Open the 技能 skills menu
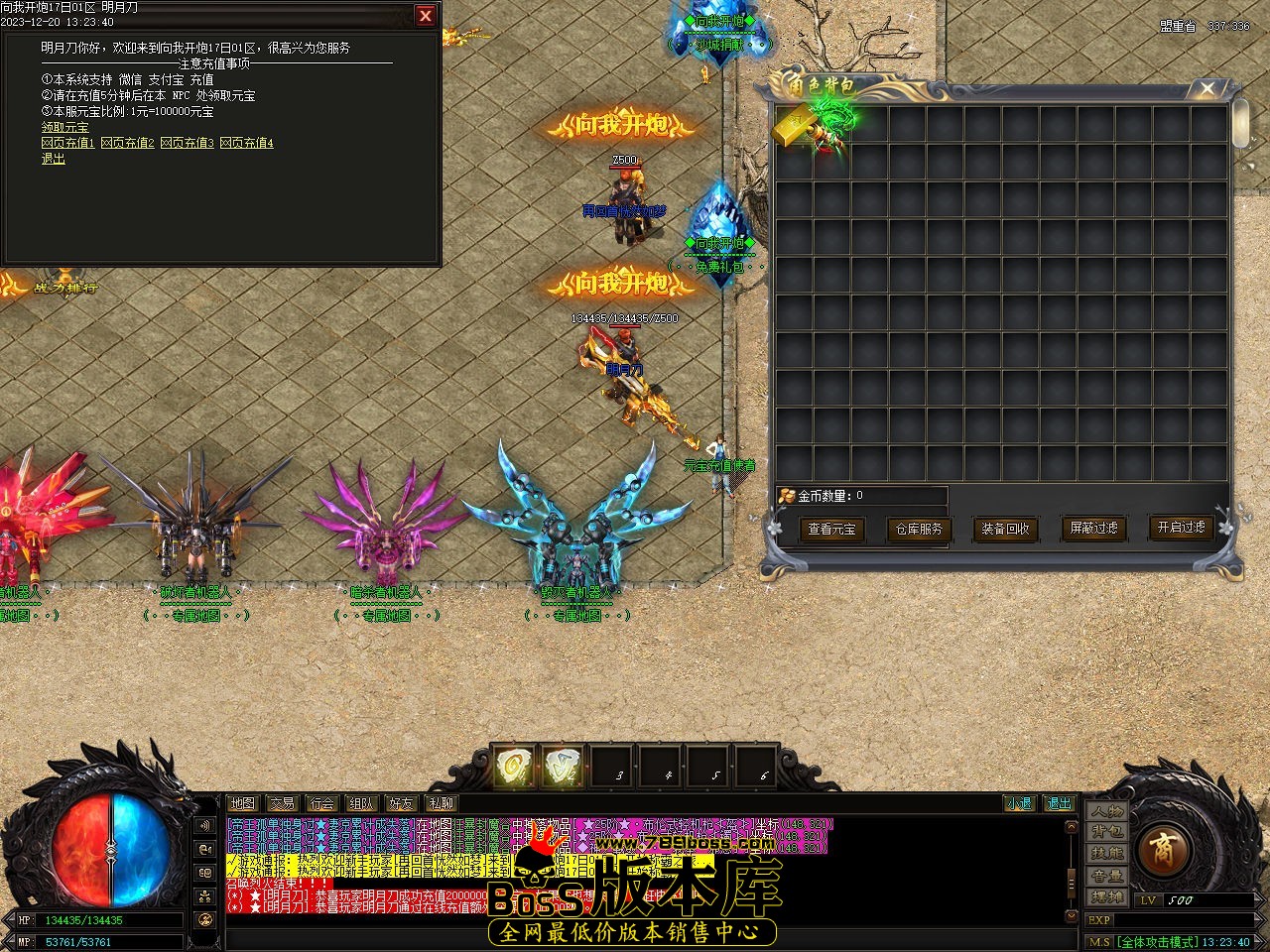This screenshot has width=1270, height=952. click(x=1107, y=854)
